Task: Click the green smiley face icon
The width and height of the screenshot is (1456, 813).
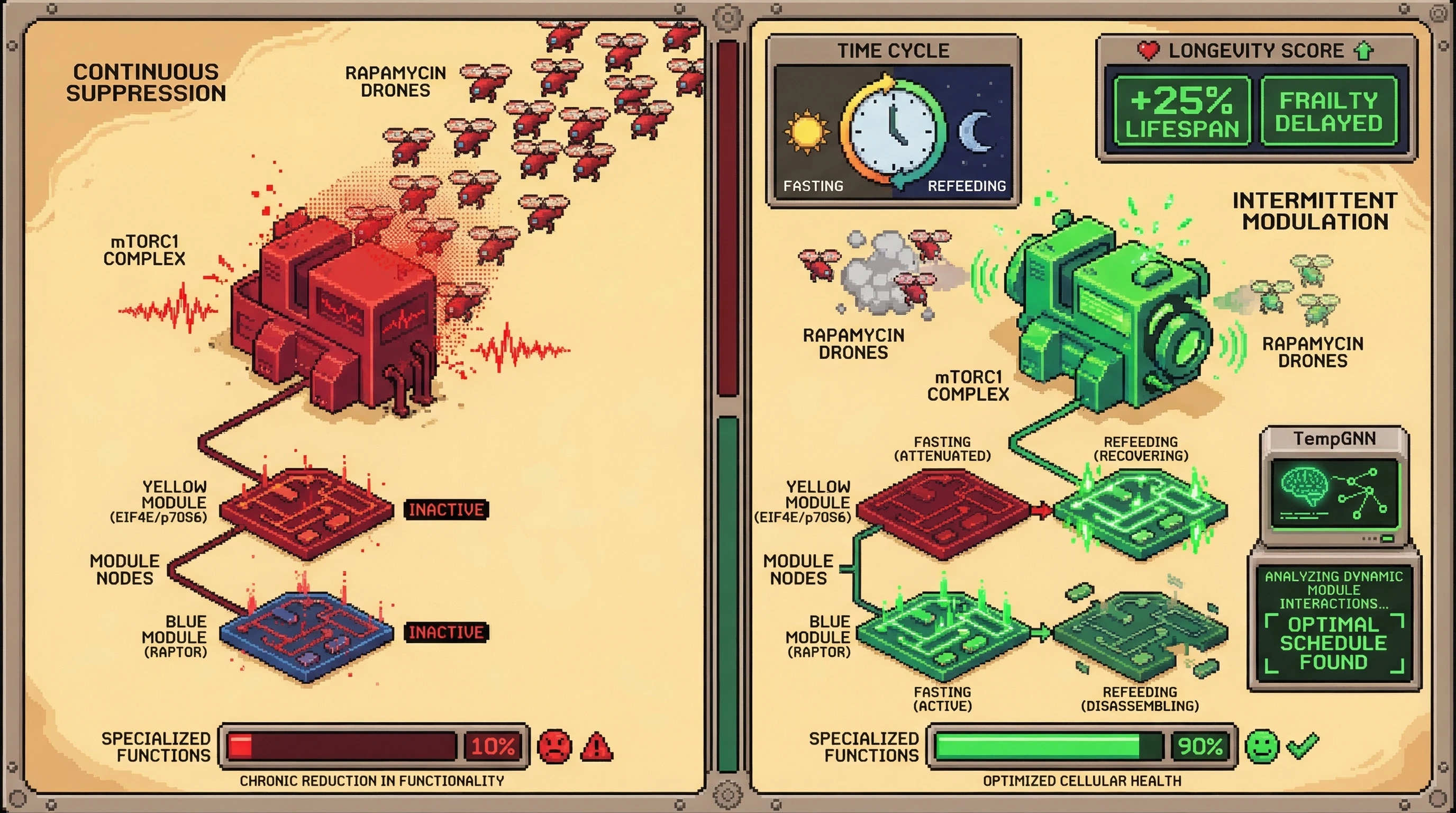Action: tap(1262, 746)
